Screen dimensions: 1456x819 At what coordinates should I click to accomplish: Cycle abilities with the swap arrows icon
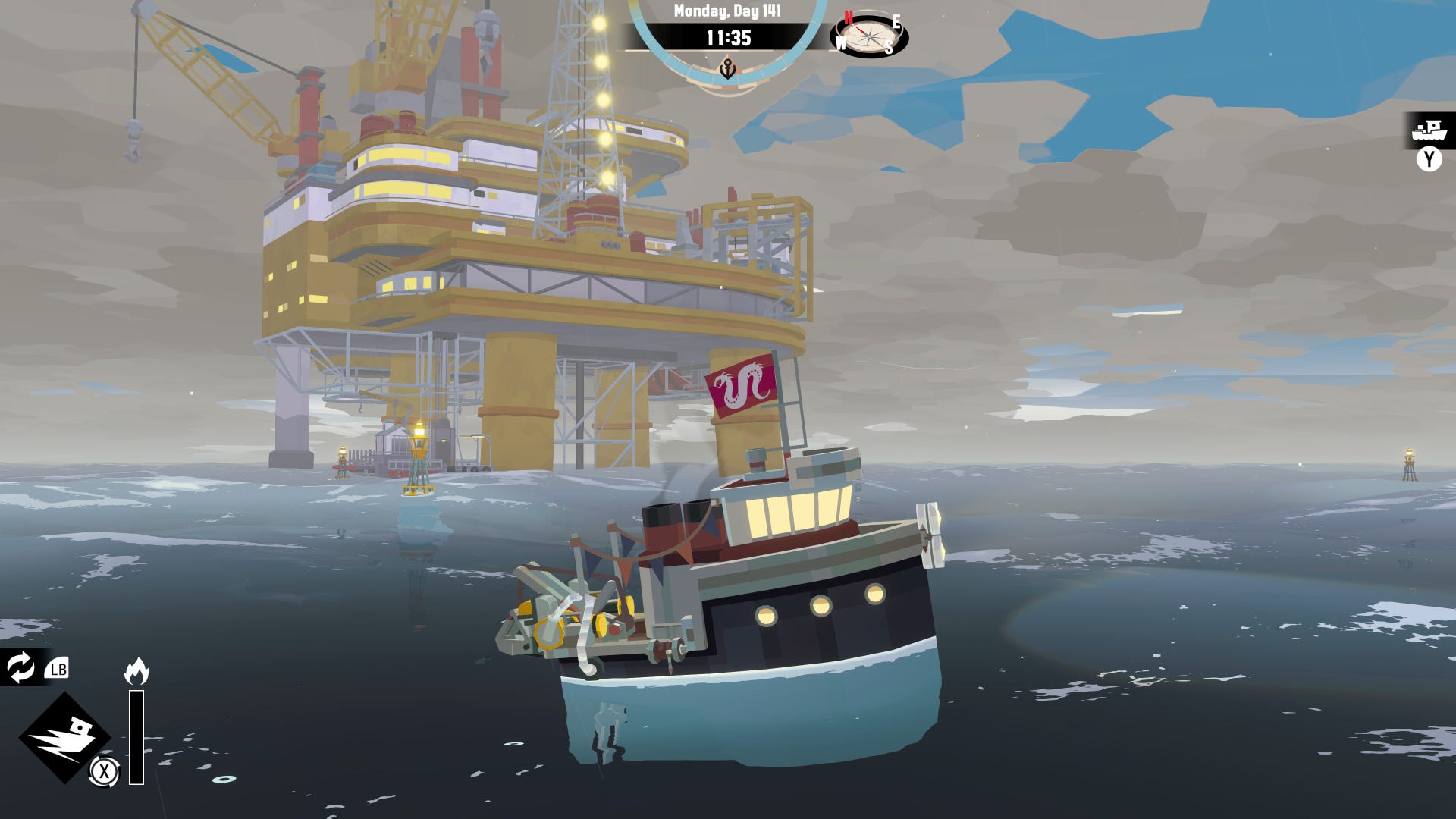pos(20,667)
